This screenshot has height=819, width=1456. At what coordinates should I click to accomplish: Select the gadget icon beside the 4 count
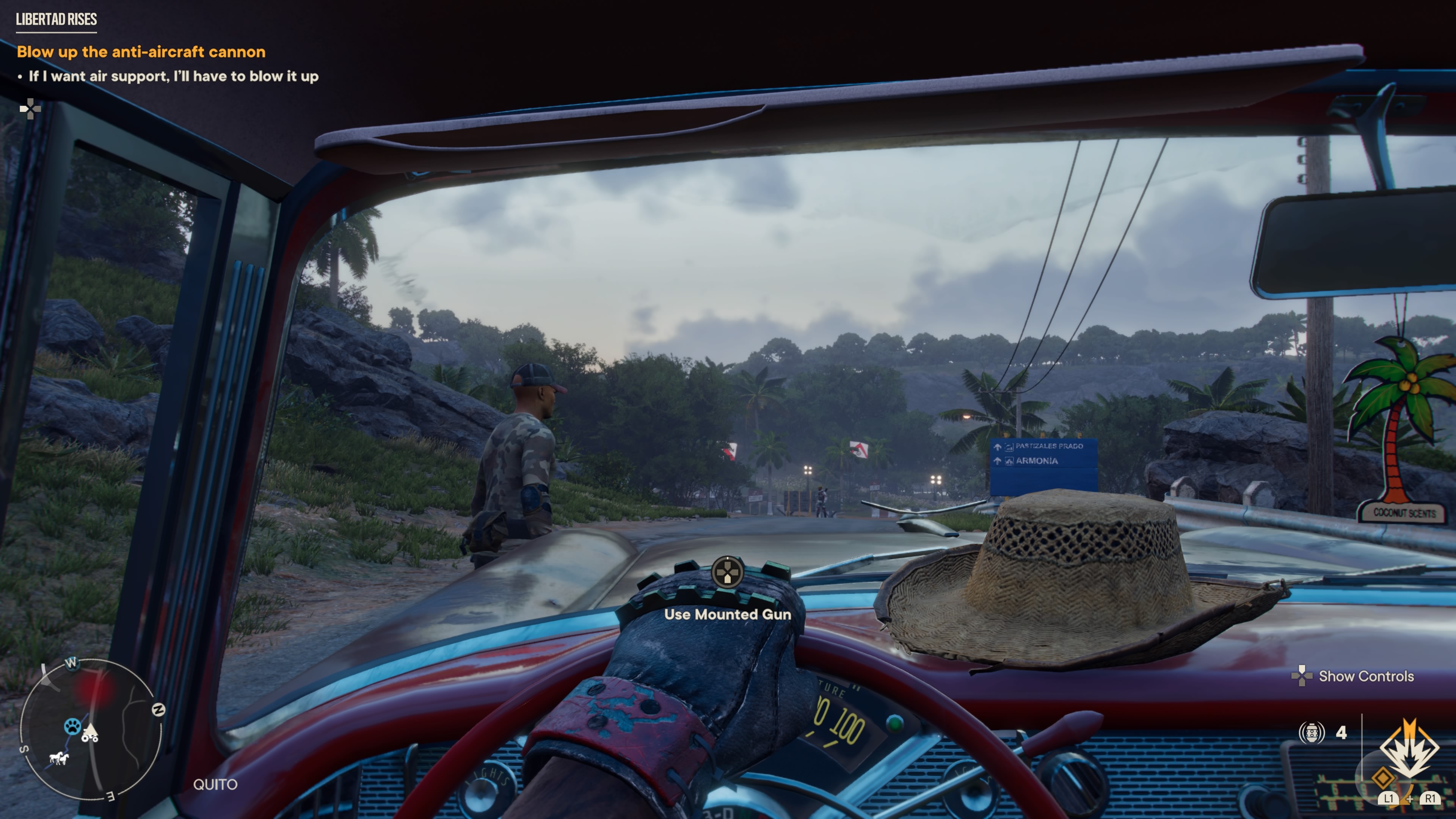point(1311,733)
